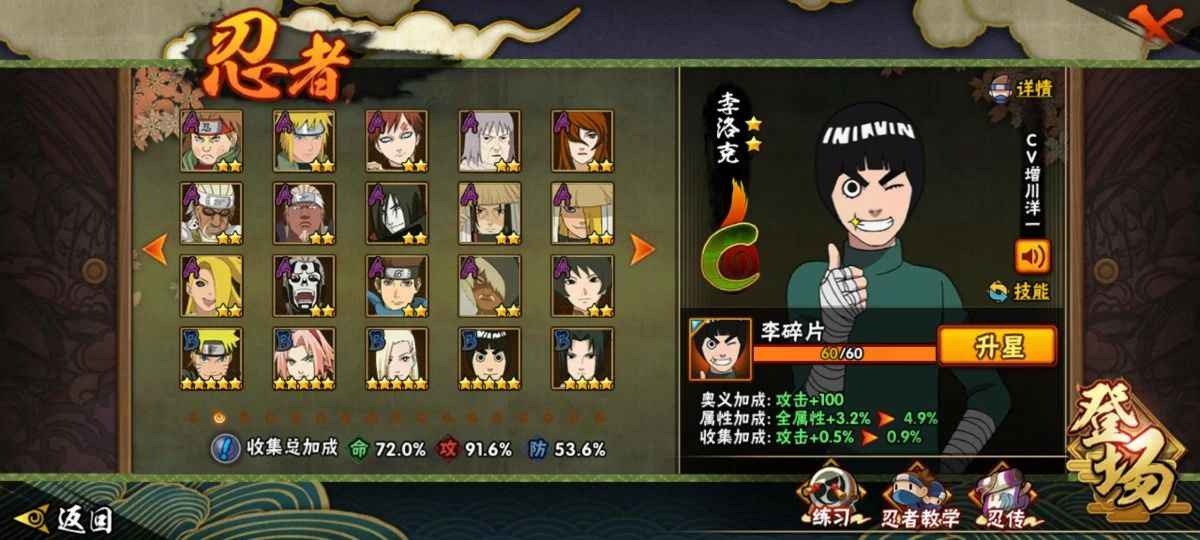Play the character voice speaker button

click(x=1031, y=256)
